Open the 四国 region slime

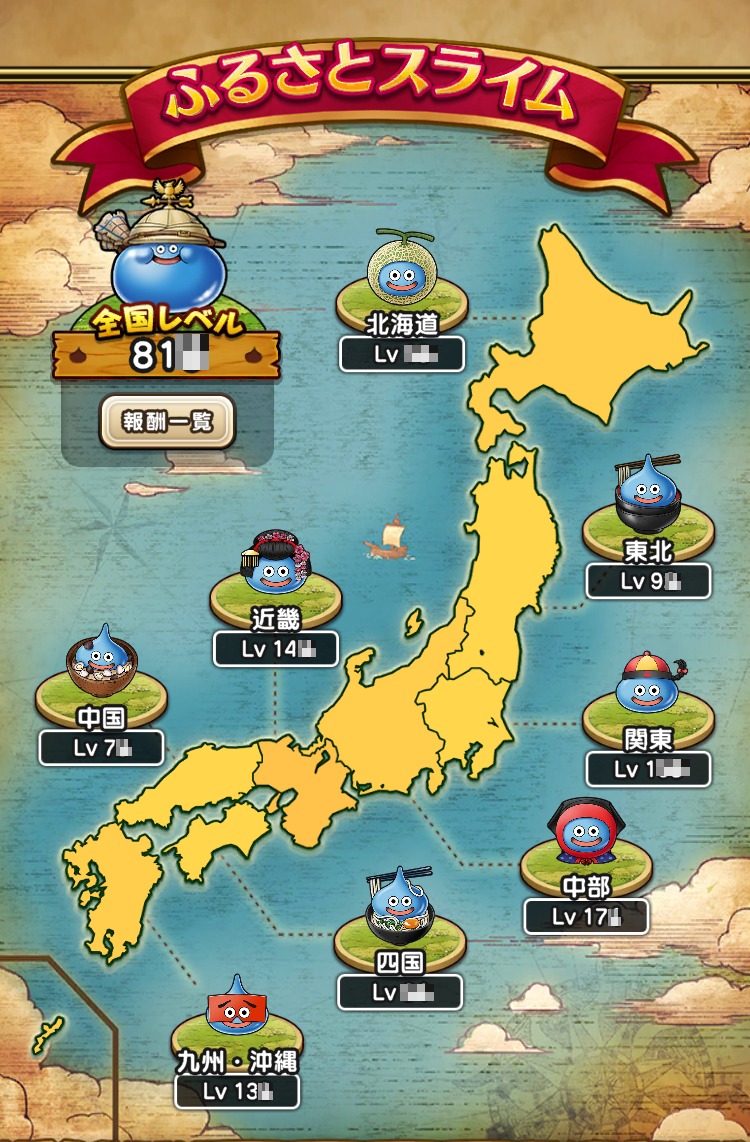[x=399, y=910]
